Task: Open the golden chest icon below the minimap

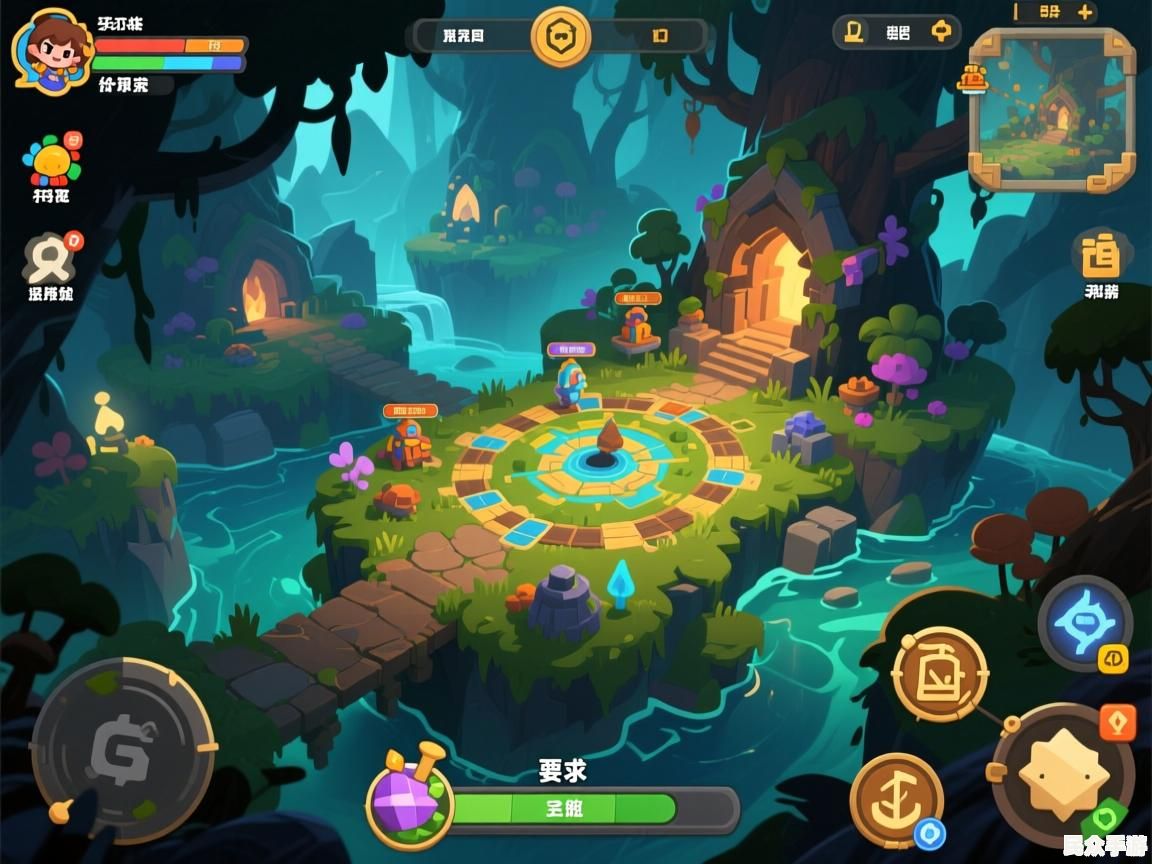Action: click(1102, 254)
